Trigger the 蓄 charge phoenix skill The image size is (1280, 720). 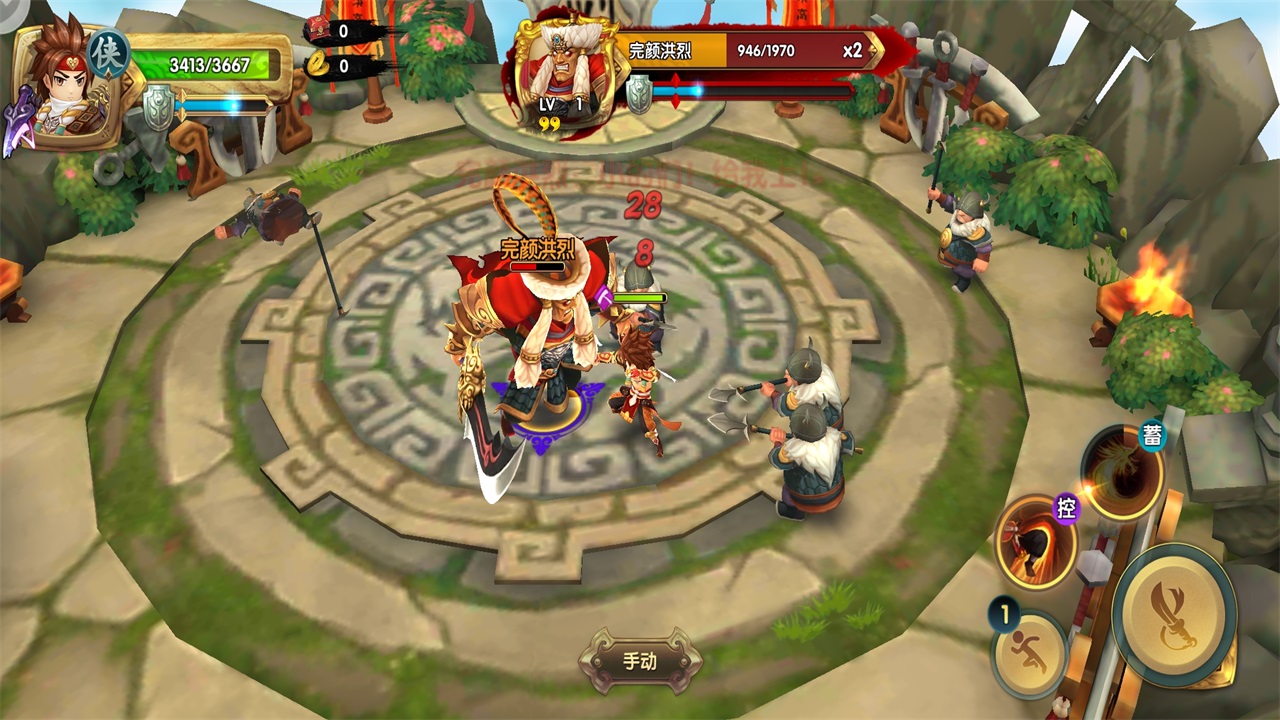coord(1121,473)
